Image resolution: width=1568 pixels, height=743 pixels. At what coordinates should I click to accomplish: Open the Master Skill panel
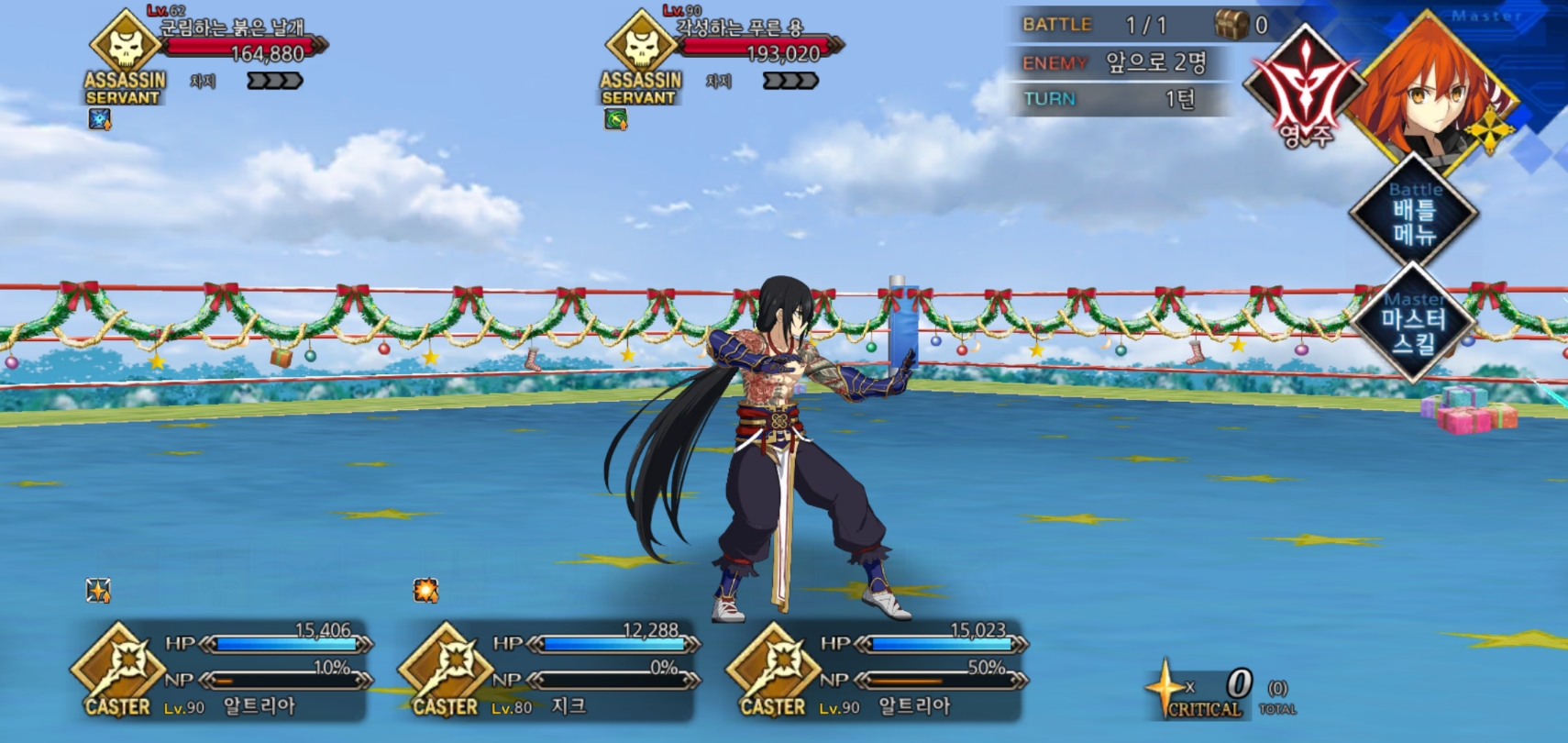pyautogui.click(x=1413, y=323)
